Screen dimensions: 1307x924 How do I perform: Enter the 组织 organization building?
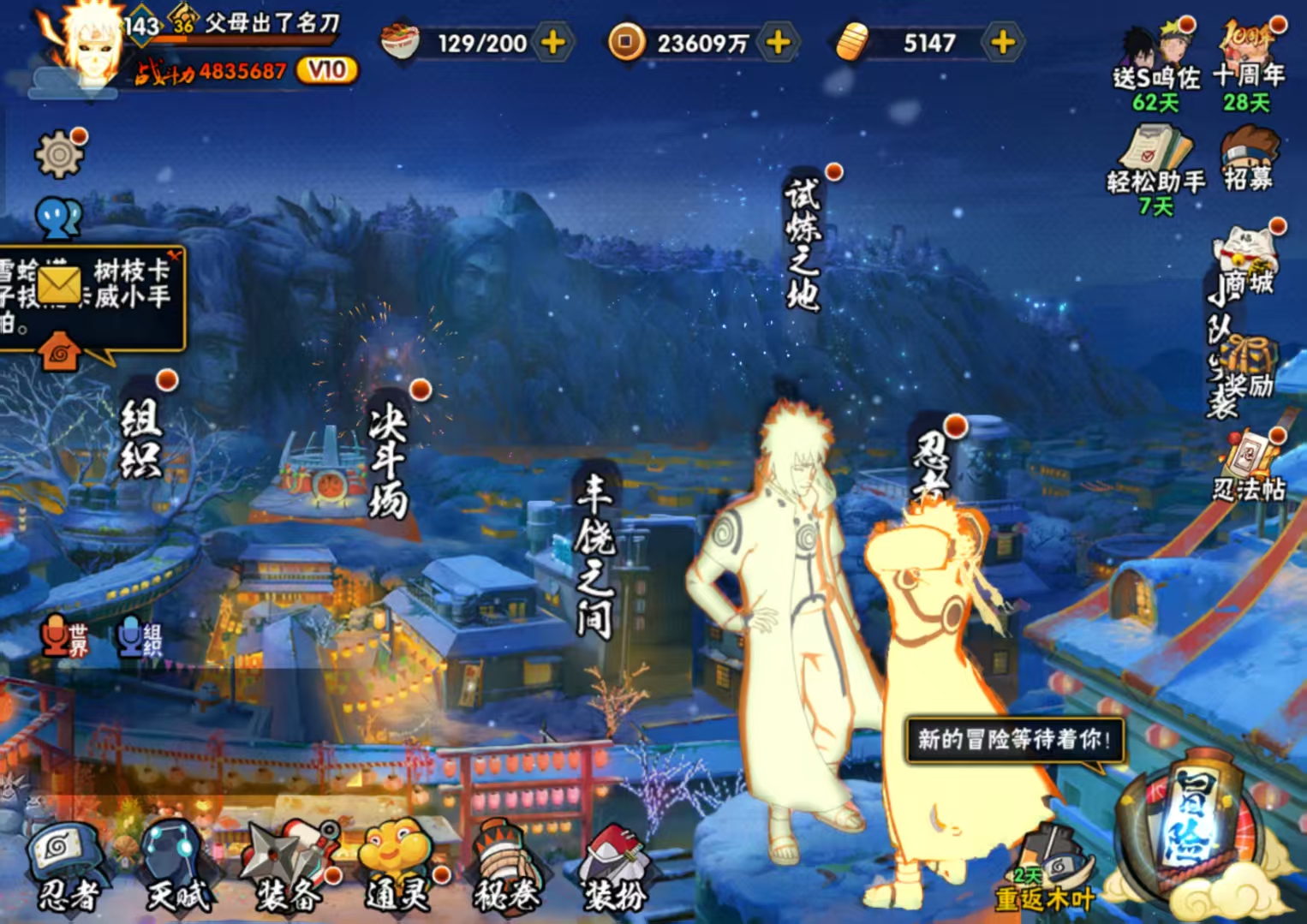point(140,437)
